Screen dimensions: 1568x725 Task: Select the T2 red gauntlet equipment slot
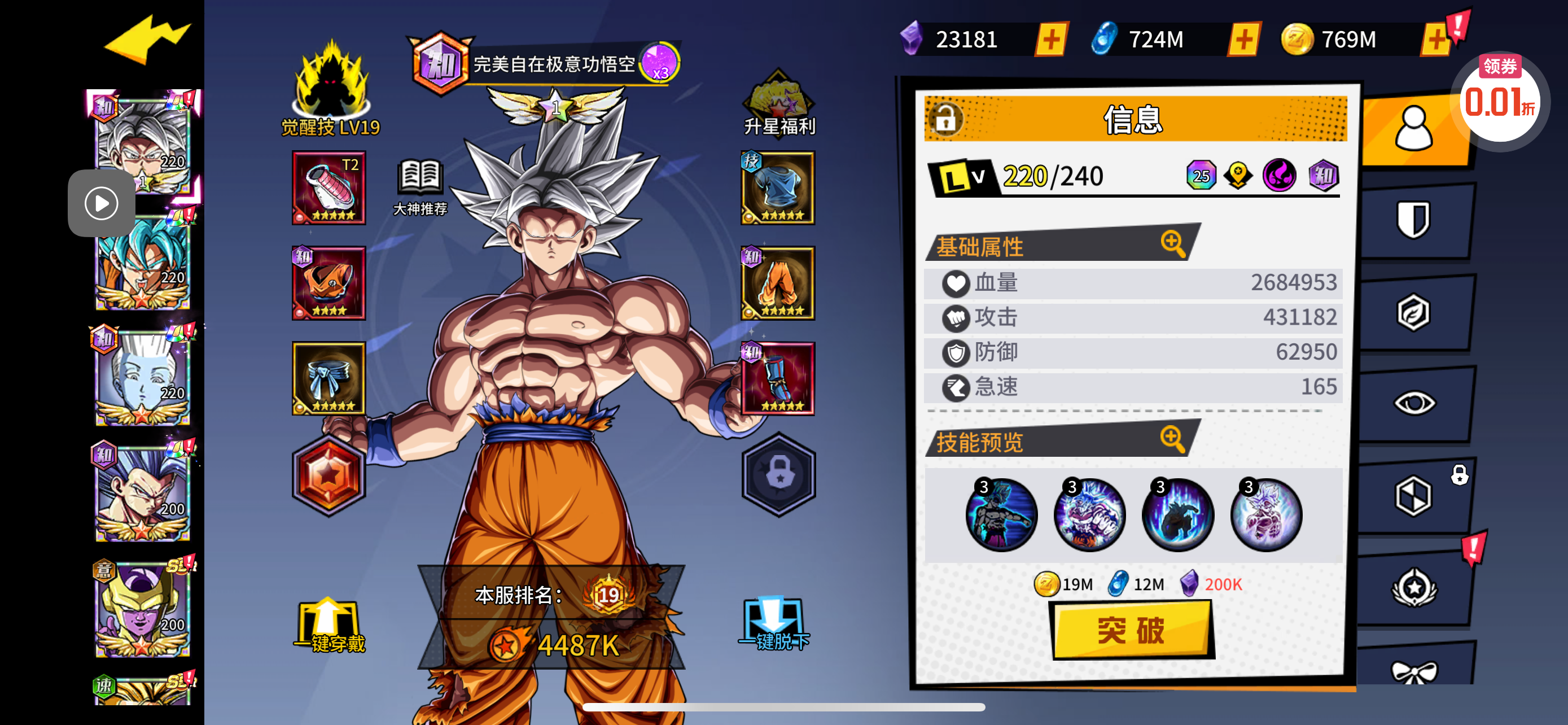329,188
